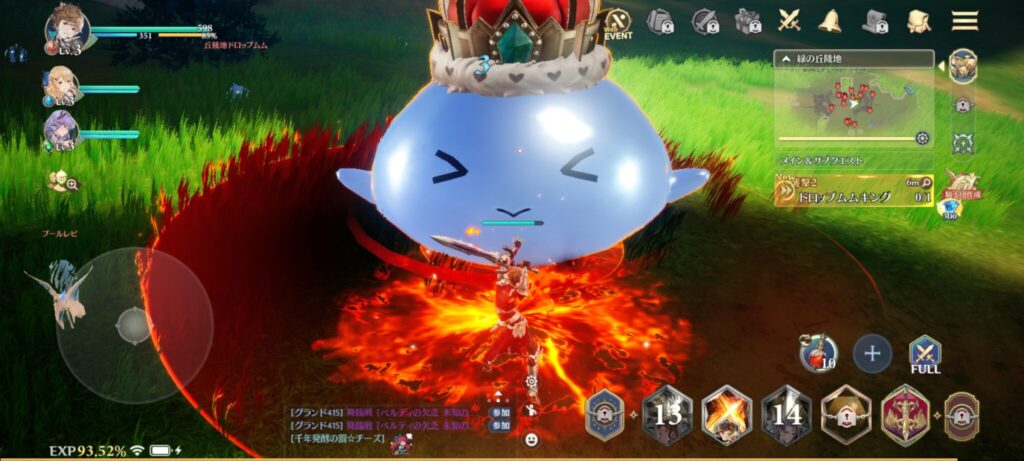The image size is (1024, 461).
Task: Open the bell notifications
Action: (x=829, y=20)
